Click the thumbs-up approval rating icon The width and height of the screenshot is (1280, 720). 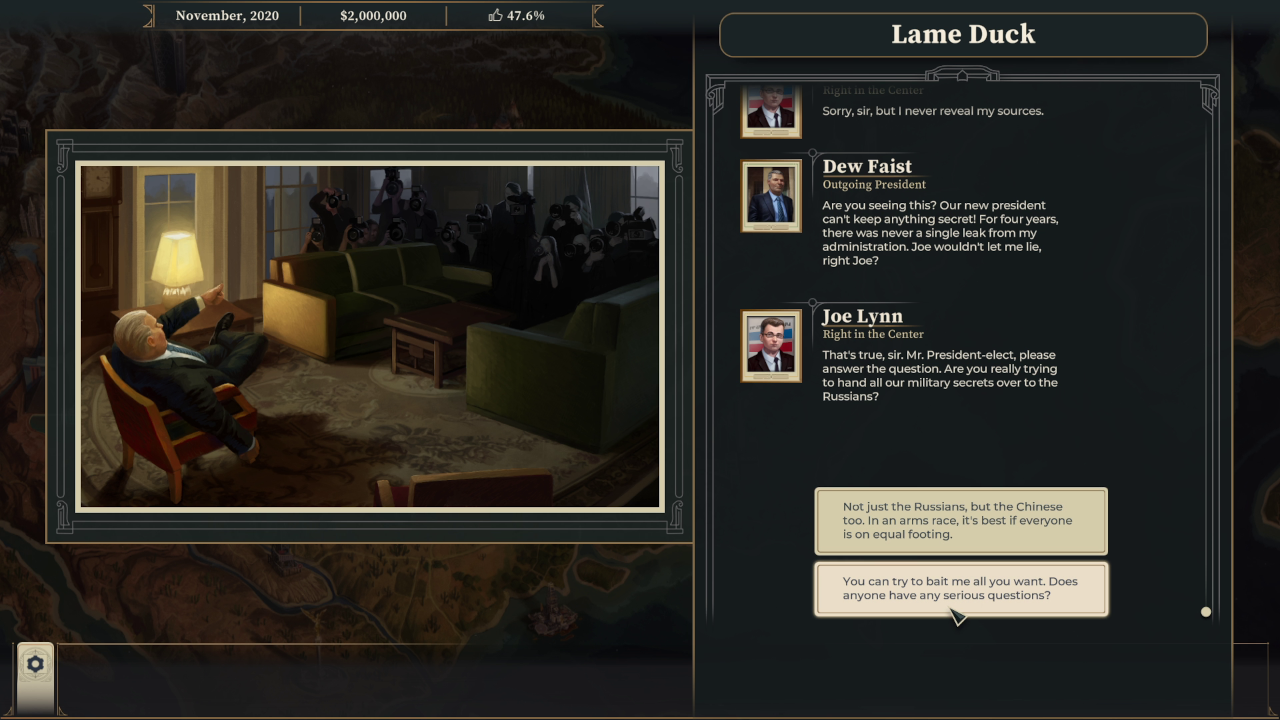click(x=494, y=15)
